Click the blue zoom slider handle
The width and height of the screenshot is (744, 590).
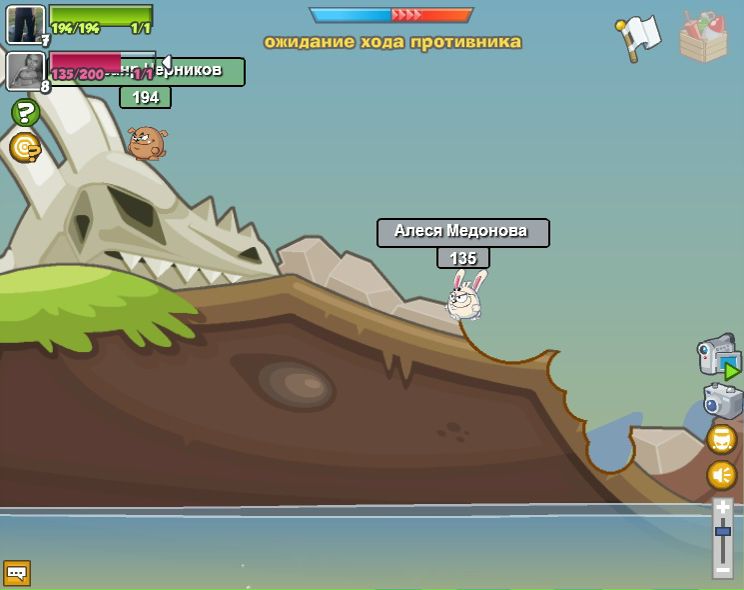coord(723,531)
